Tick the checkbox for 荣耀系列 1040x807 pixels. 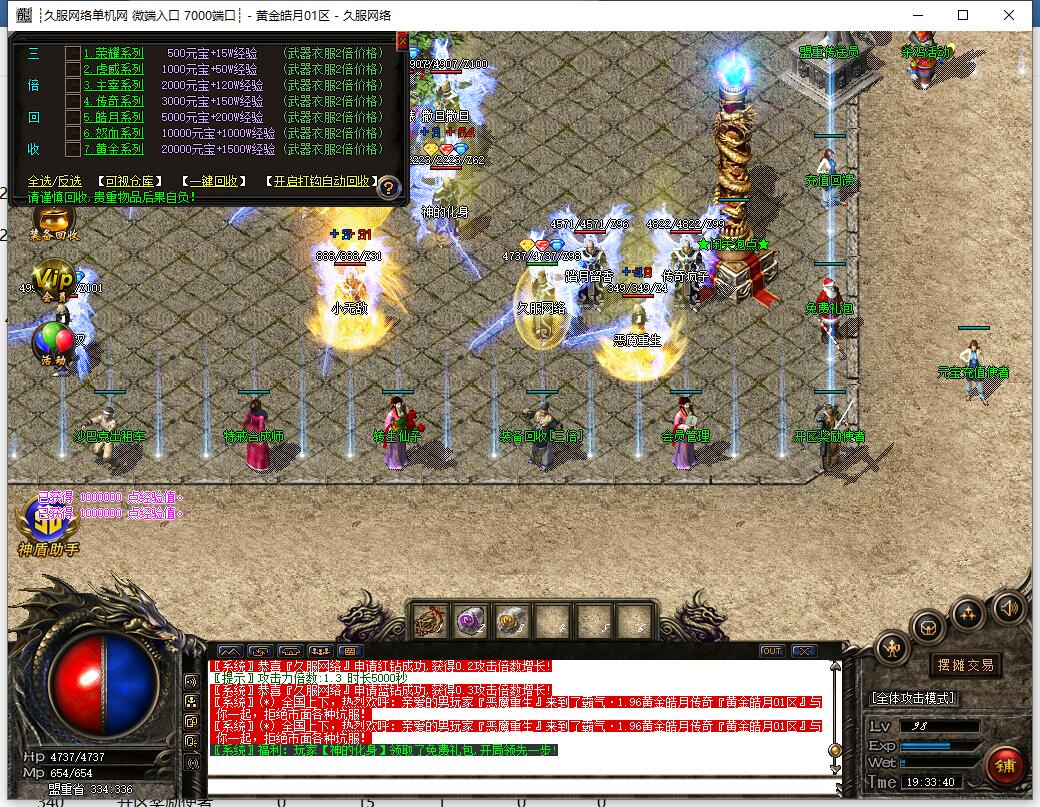tap(73, 53)
